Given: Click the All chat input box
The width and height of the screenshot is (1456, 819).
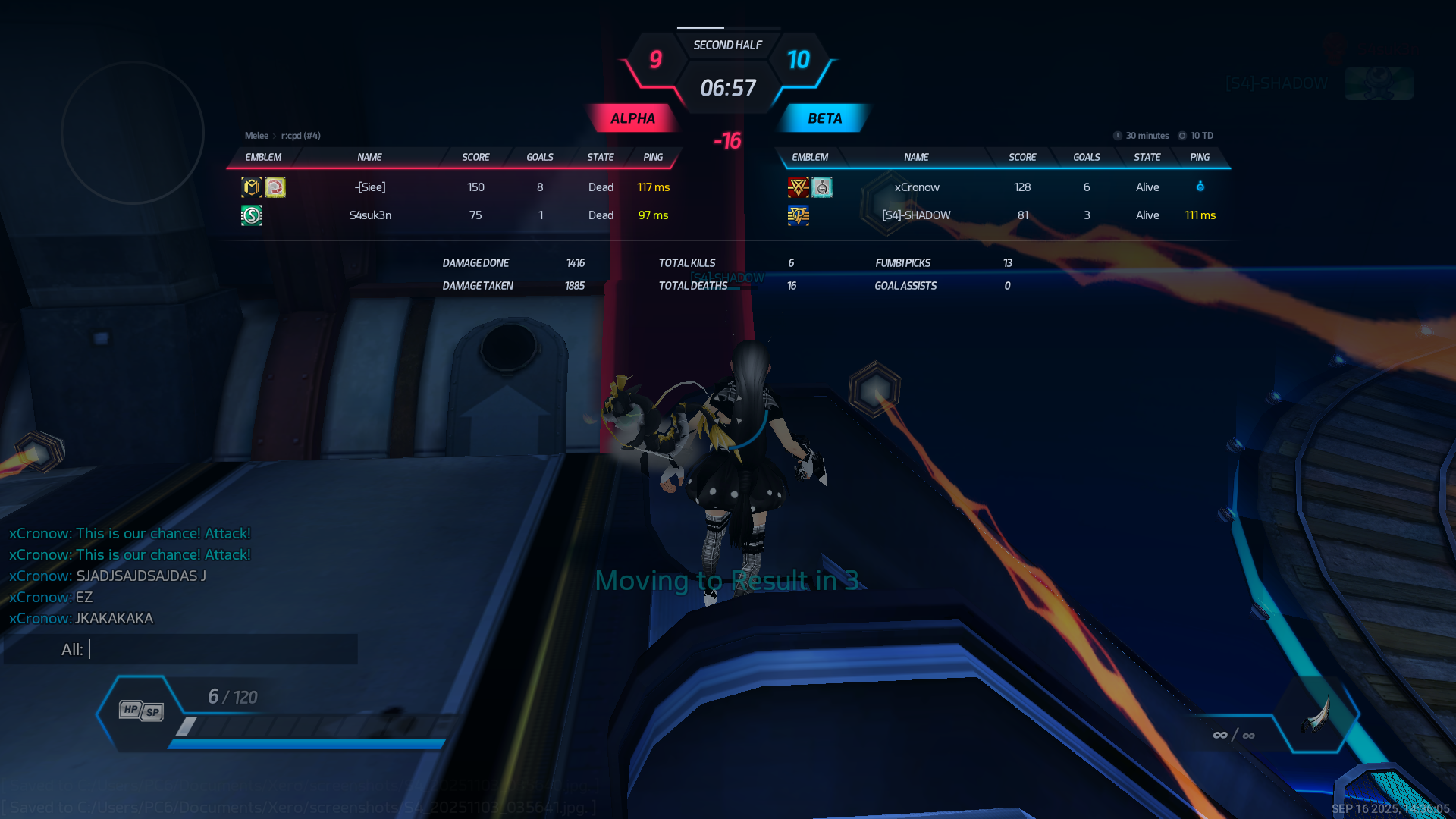Looking at the screenshot, I should [x=220, y=650].
